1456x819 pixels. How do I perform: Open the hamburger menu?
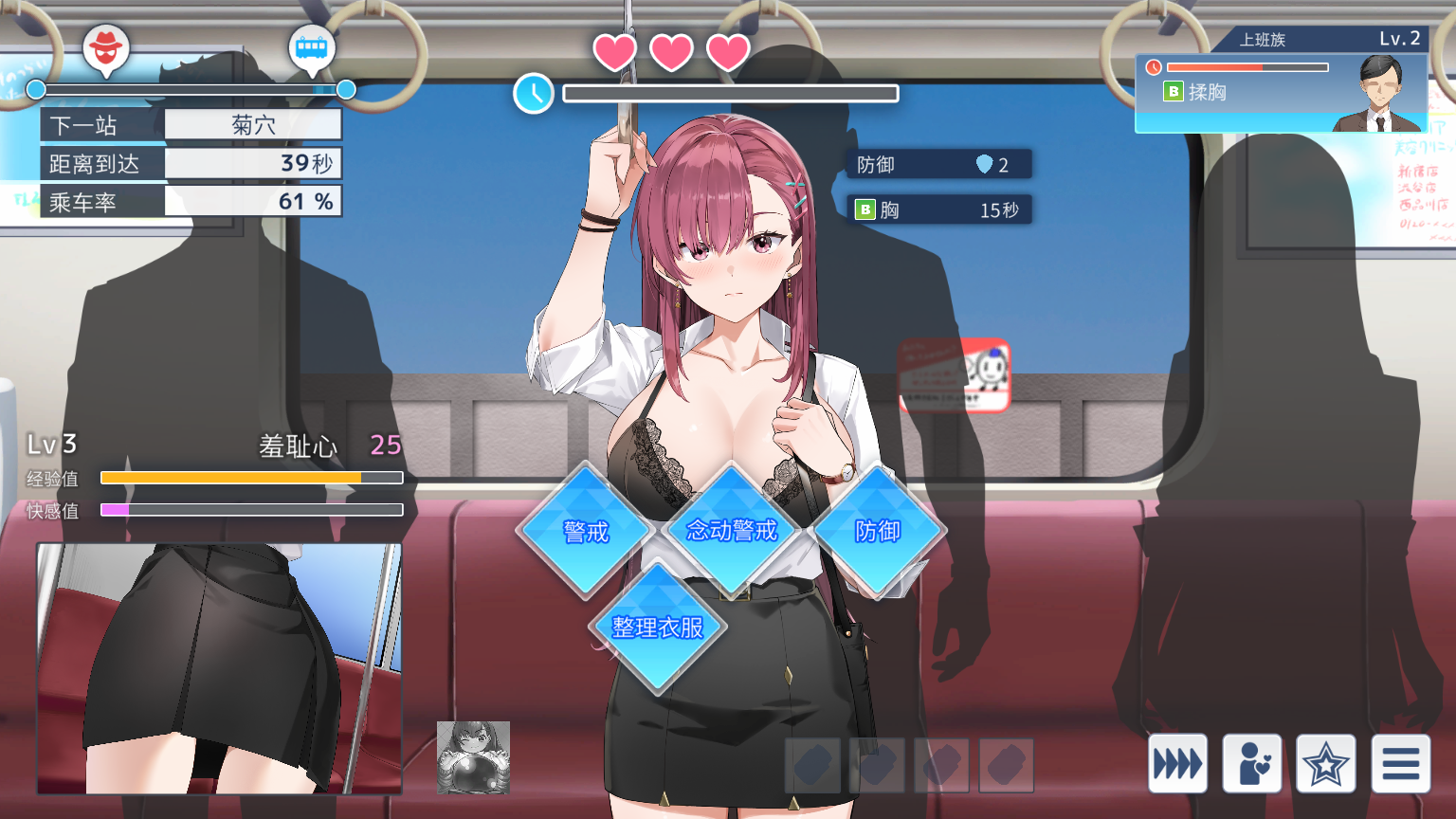[x=1400, y=763]
